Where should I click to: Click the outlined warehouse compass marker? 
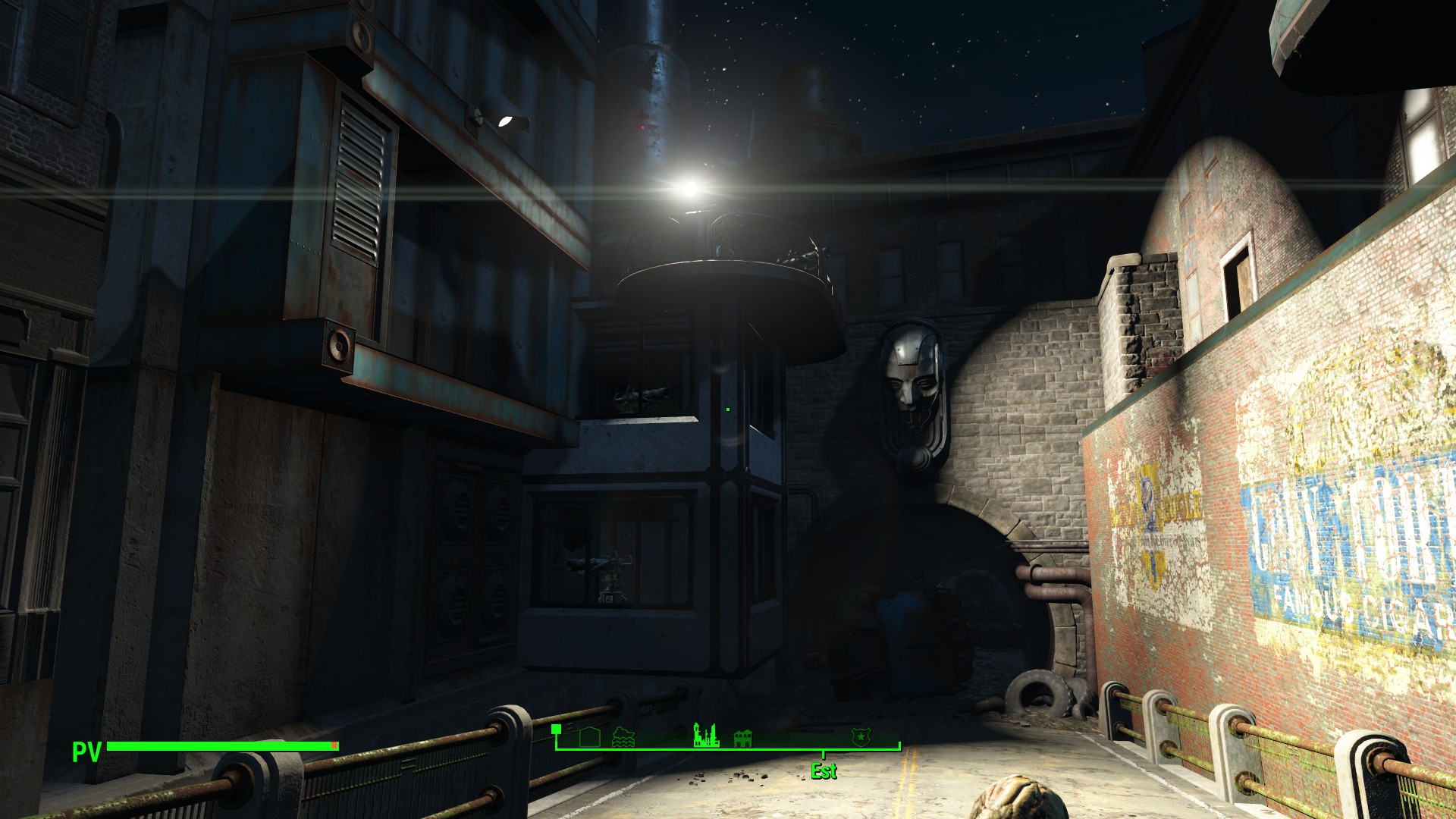point(589,737)
